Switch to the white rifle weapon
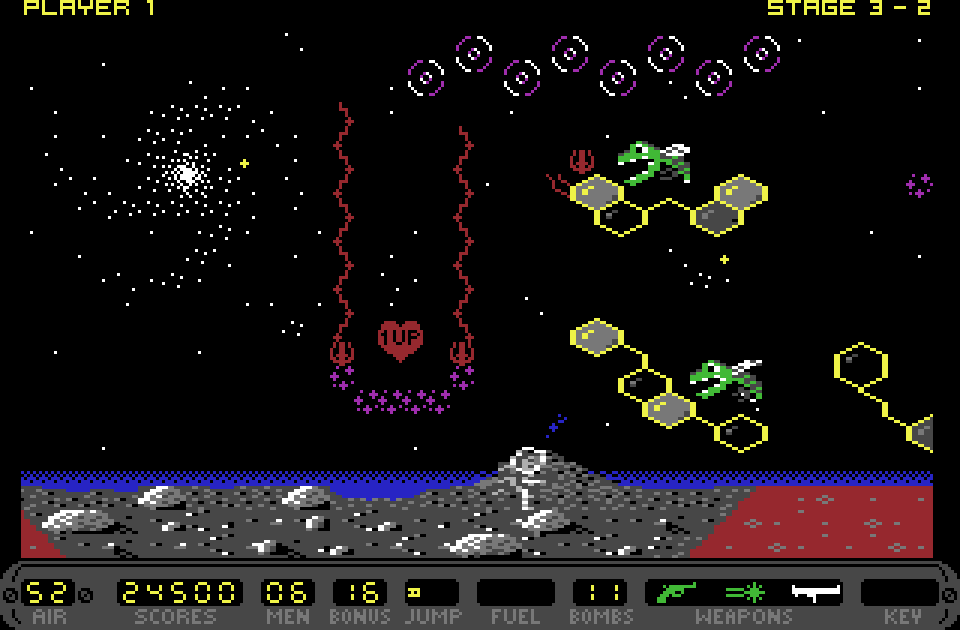960x630 pixels. point(815,593)
